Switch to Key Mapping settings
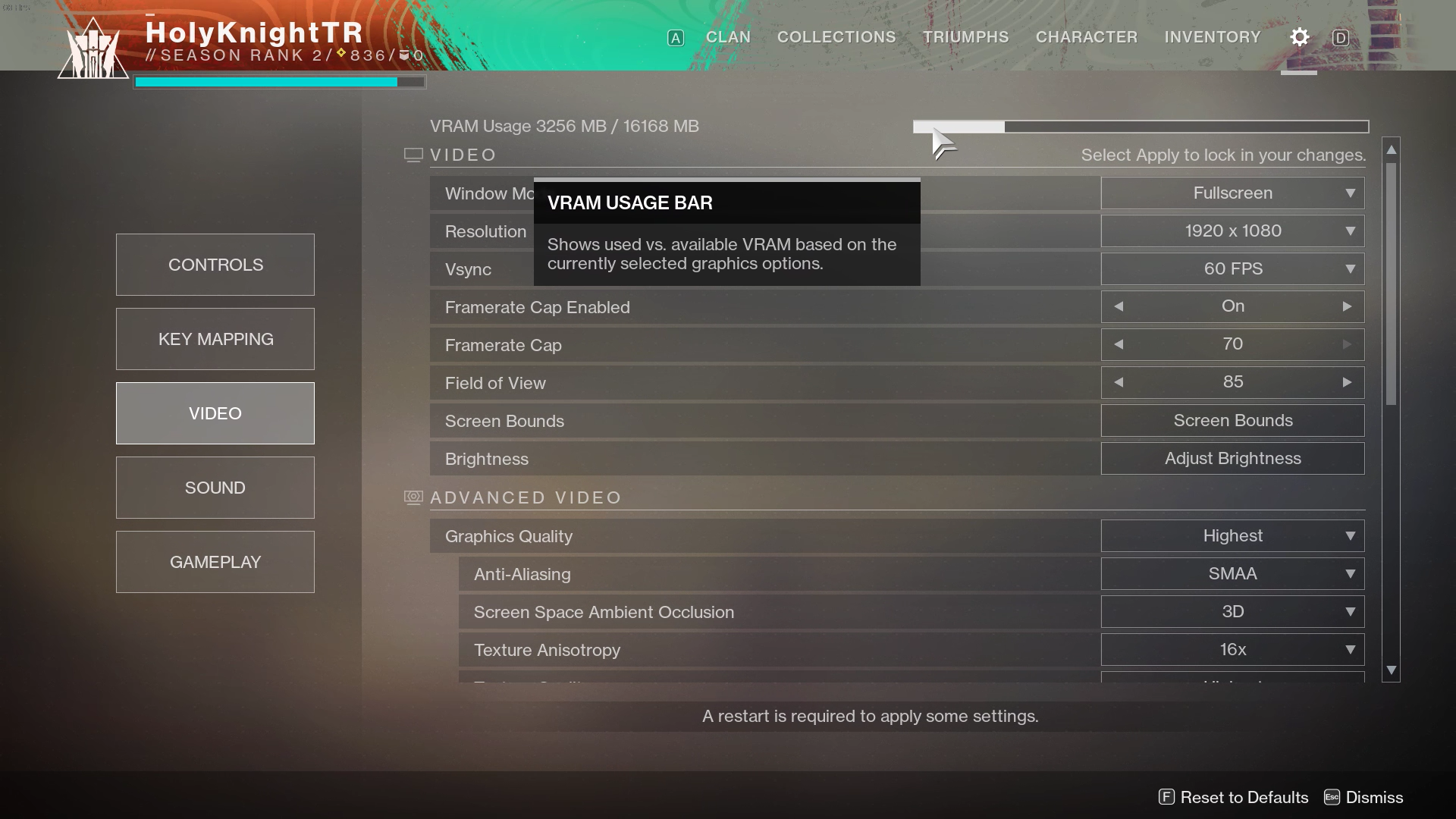 click(x=215, y=339)
